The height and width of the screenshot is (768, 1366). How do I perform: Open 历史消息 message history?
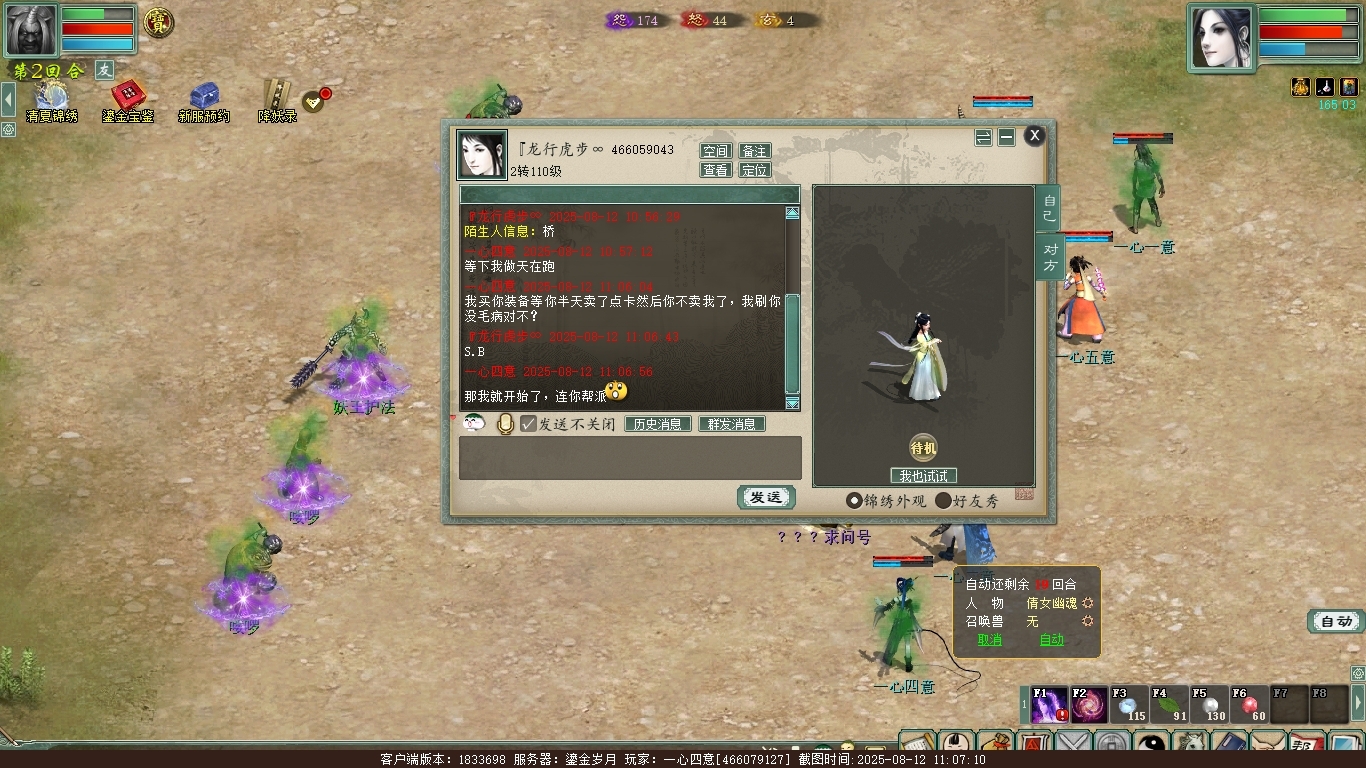(658, 424)
